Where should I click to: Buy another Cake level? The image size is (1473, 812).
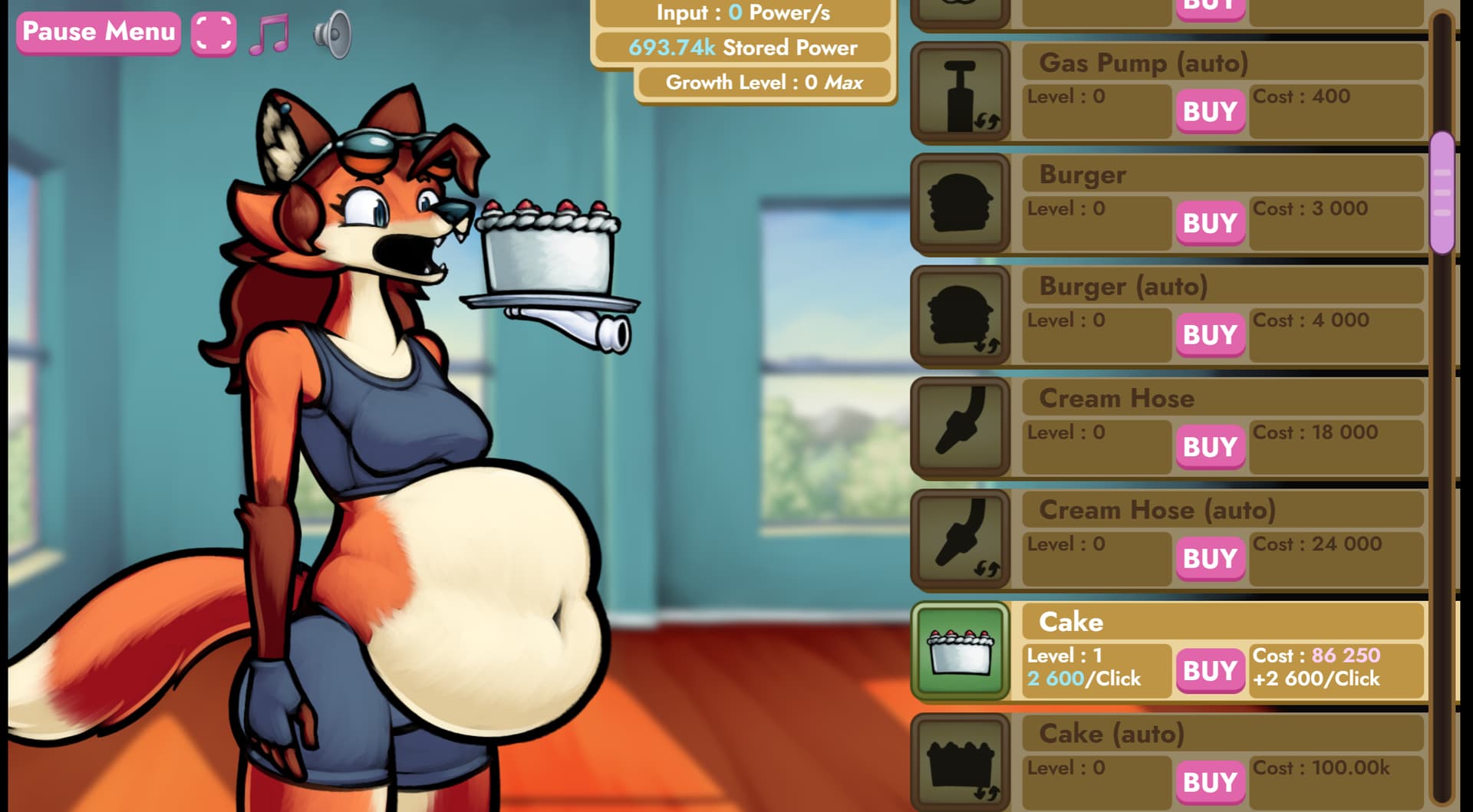[x=1210, y=671]
